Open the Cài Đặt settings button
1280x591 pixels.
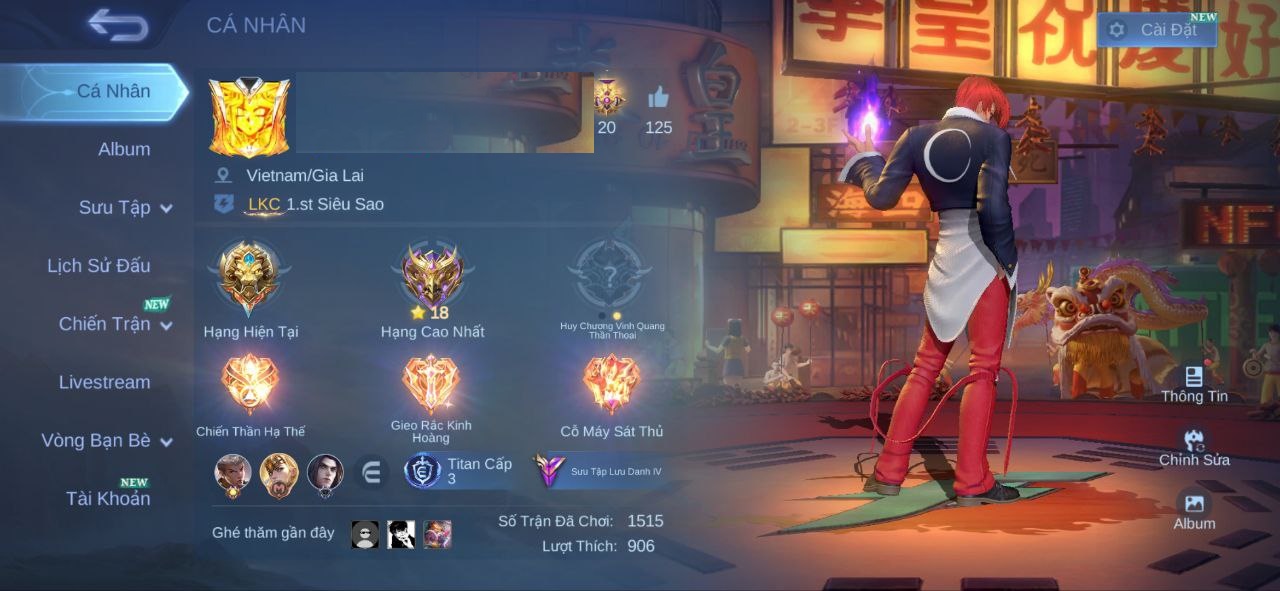(1157, 30)
